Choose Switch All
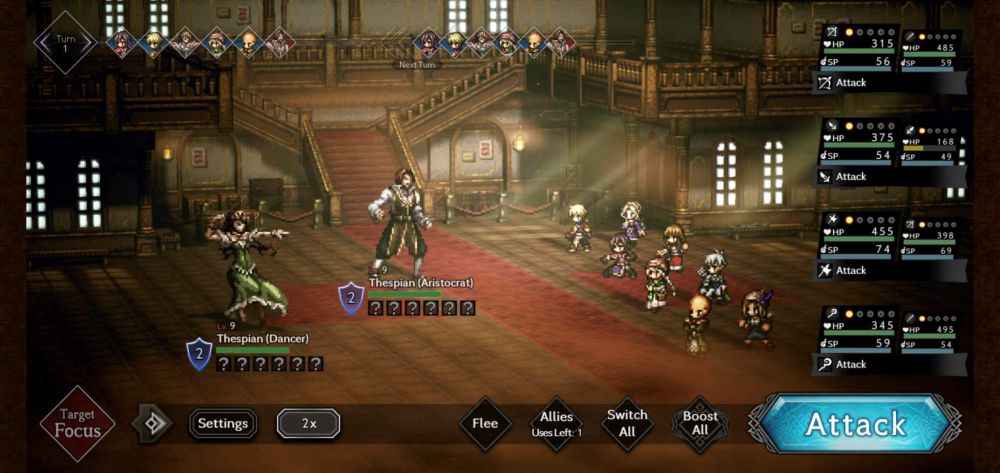The height and width of the screenshot is (473, 1000). pos(627,424)
